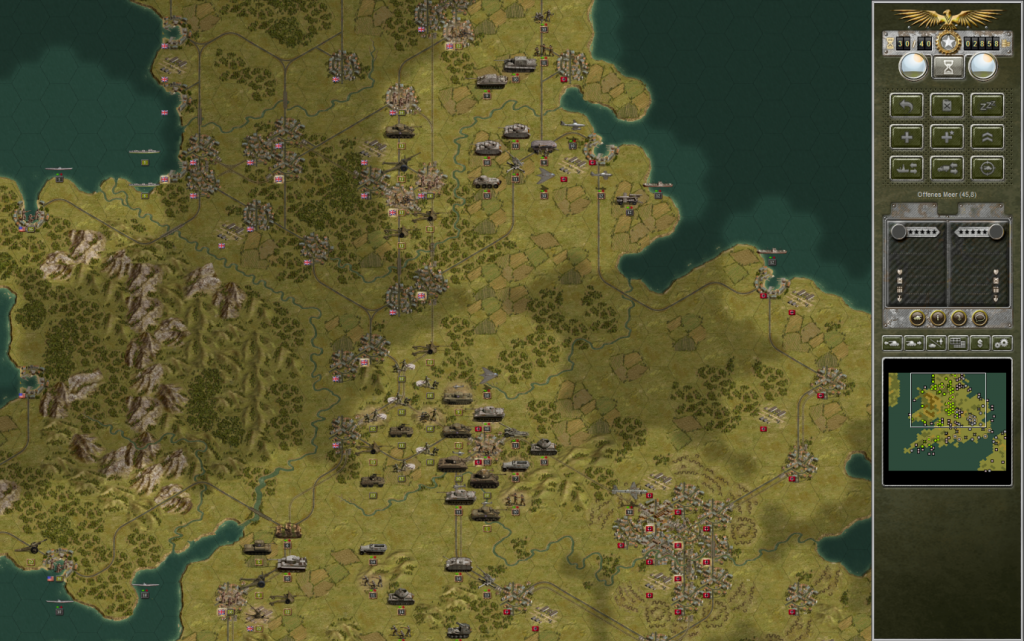
Task: Put the unit to sleep (Zzz button)
Action: point(986,104)
